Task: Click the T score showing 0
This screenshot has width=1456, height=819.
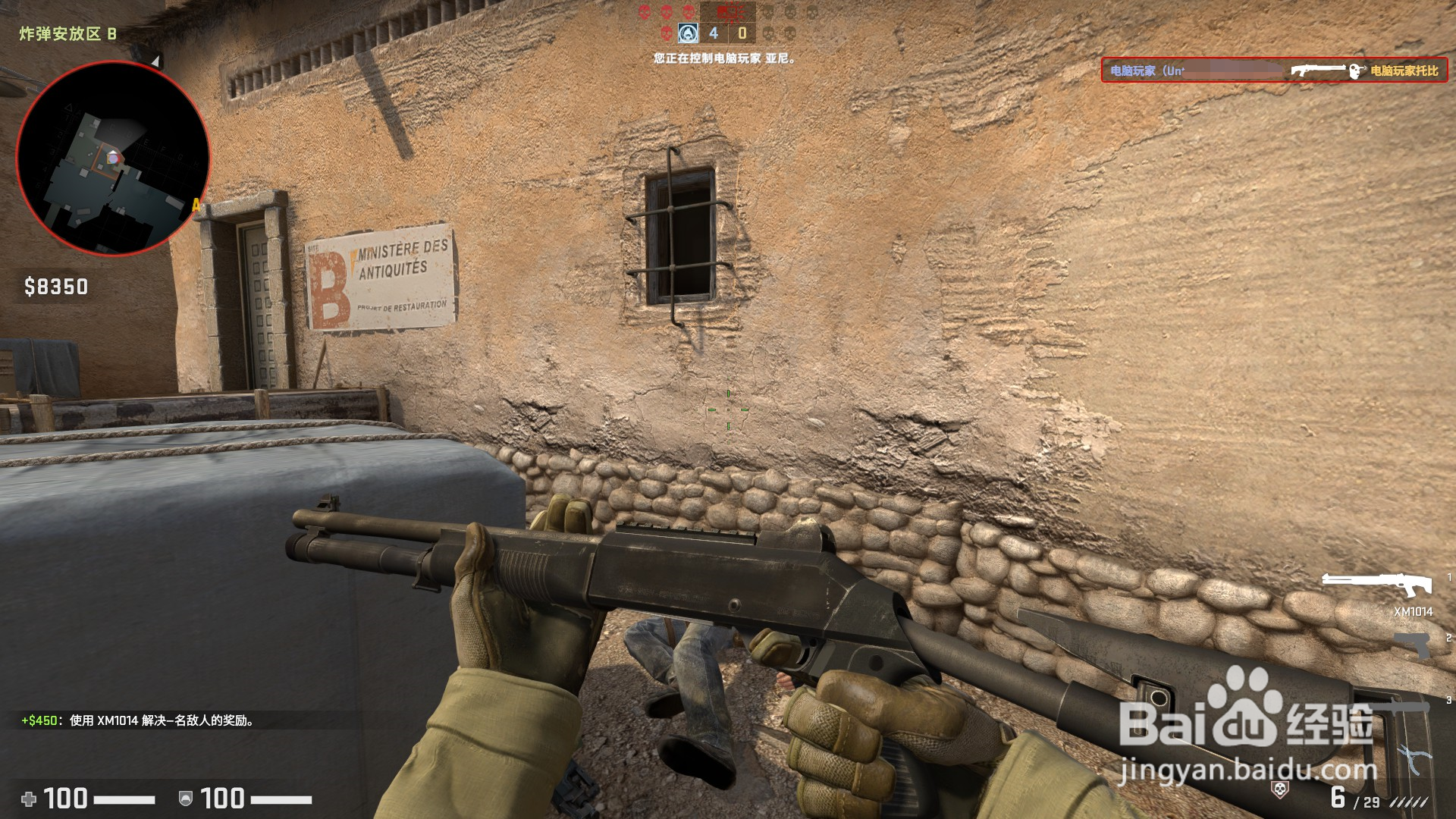Action: click(x=742, y=33)
